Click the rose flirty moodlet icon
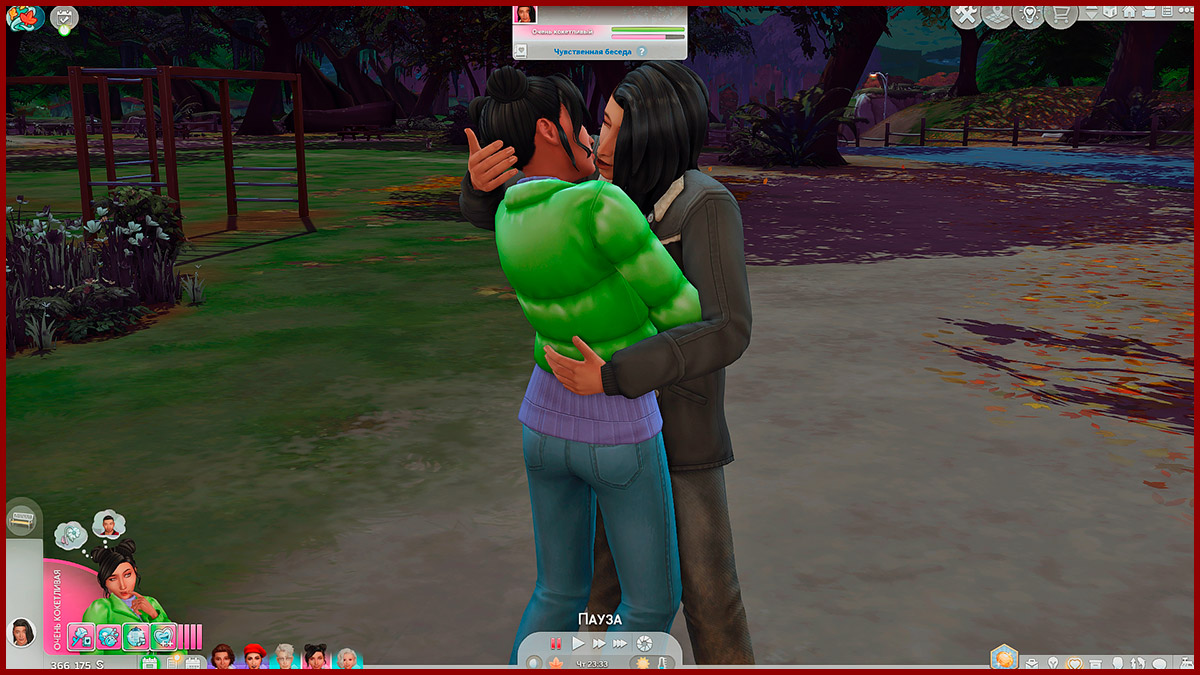Screen dimensions: 1200x675 point(81,636)
